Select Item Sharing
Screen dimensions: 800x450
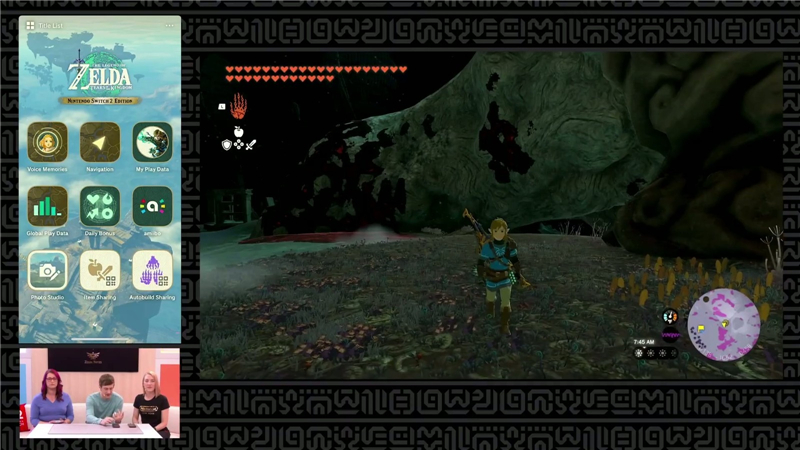pos(100,270)
